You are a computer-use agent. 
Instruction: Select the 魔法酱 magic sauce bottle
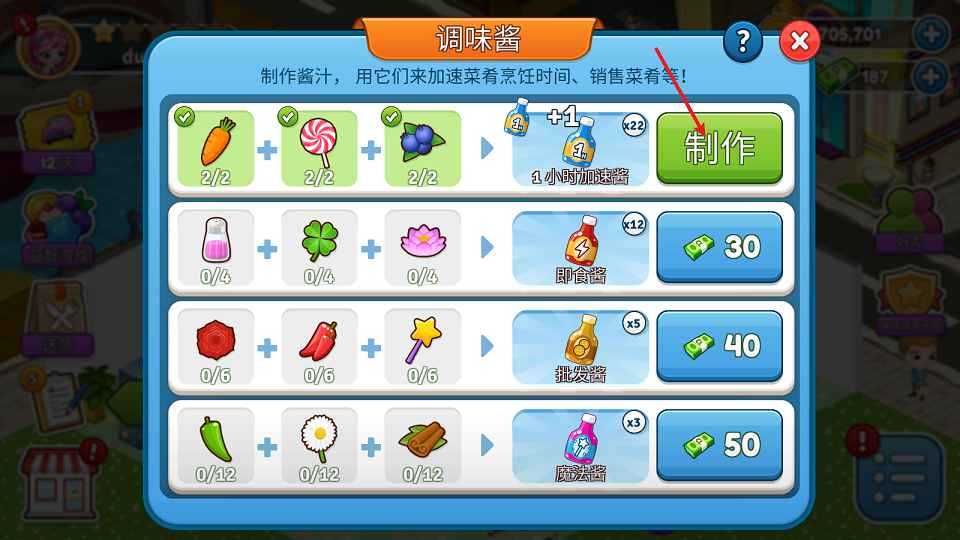click(581, 445)
